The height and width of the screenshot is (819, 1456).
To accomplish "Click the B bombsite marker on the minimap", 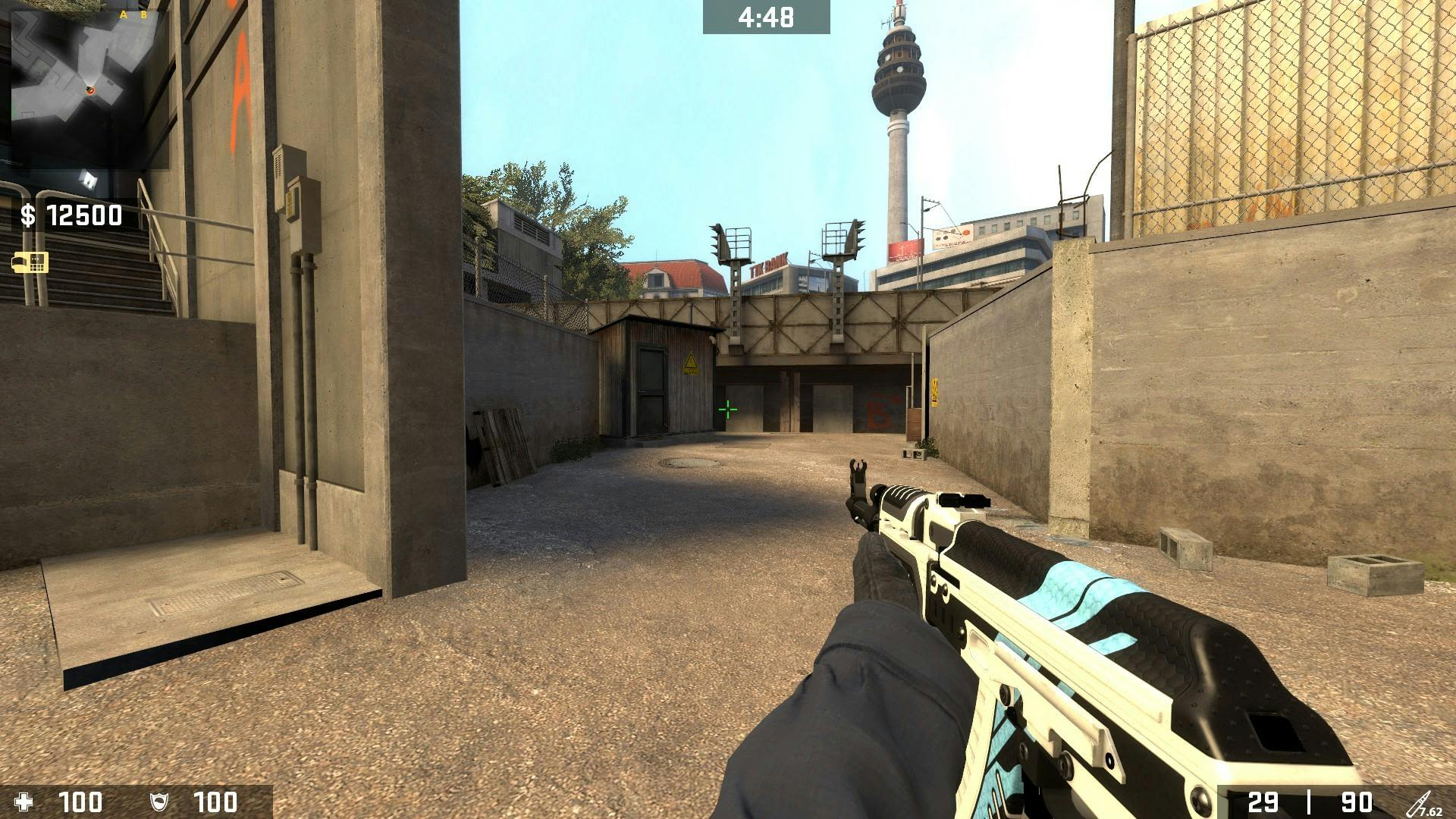I will (x=144, y=14).
